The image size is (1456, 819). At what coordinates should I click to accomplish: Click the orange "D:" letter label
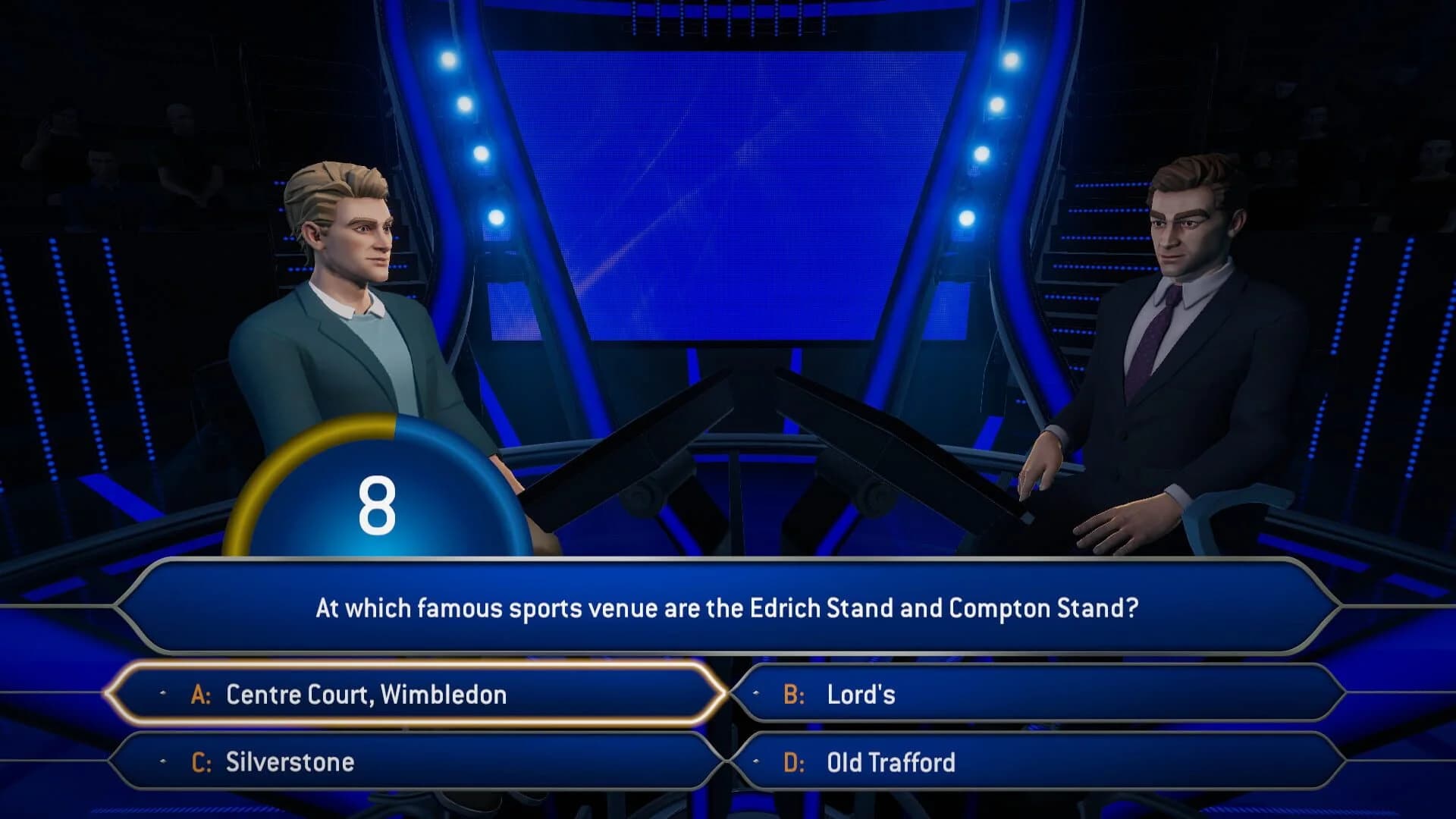[x=794, y=762]
